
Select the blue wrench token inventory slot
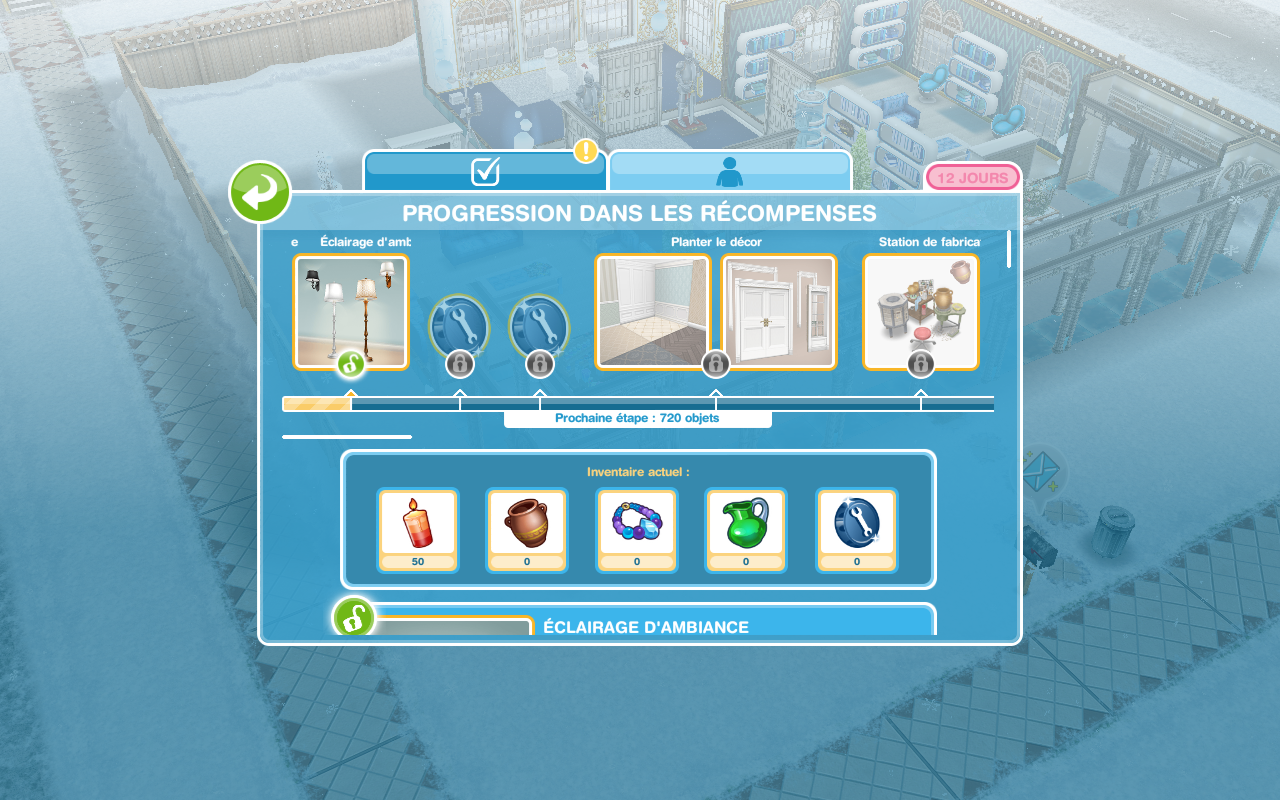point(857,529)
